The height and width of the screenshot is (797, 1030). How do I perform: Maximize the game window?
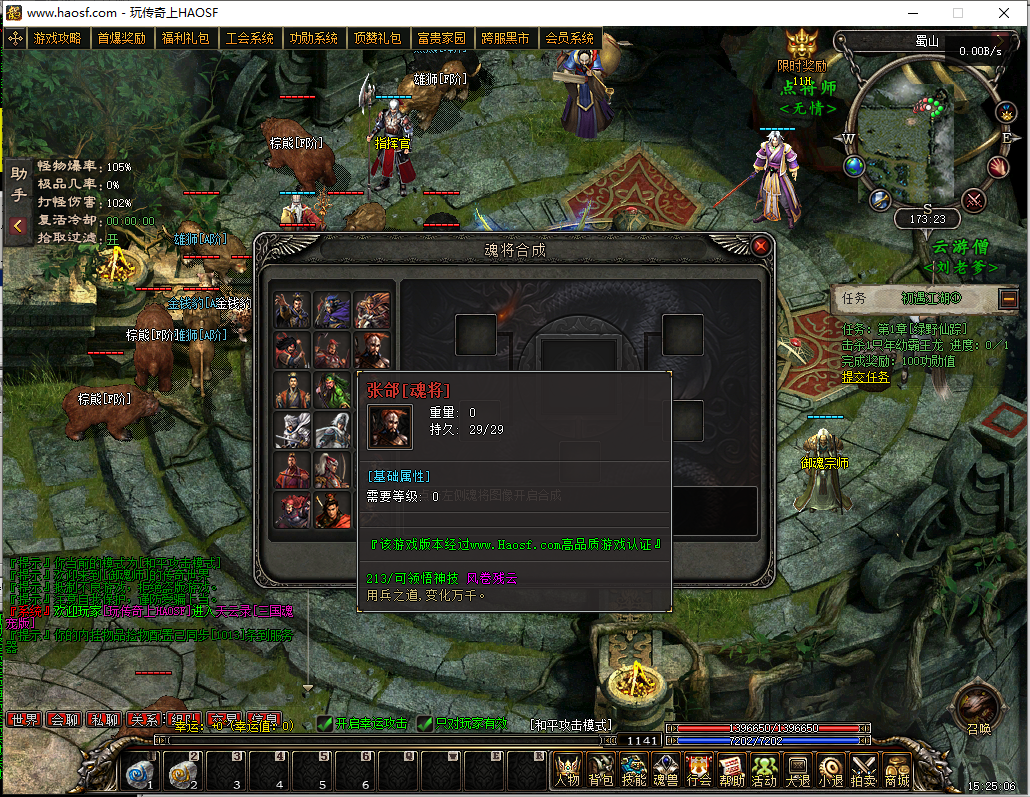tap(958, 13)
